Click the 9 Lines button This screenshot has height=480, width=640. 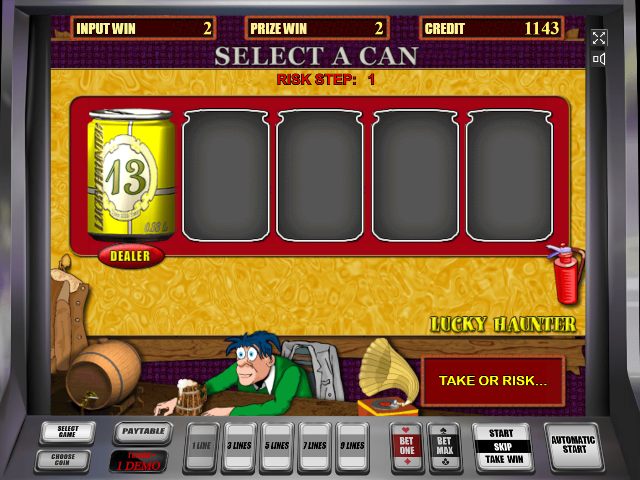coord(351,445)
